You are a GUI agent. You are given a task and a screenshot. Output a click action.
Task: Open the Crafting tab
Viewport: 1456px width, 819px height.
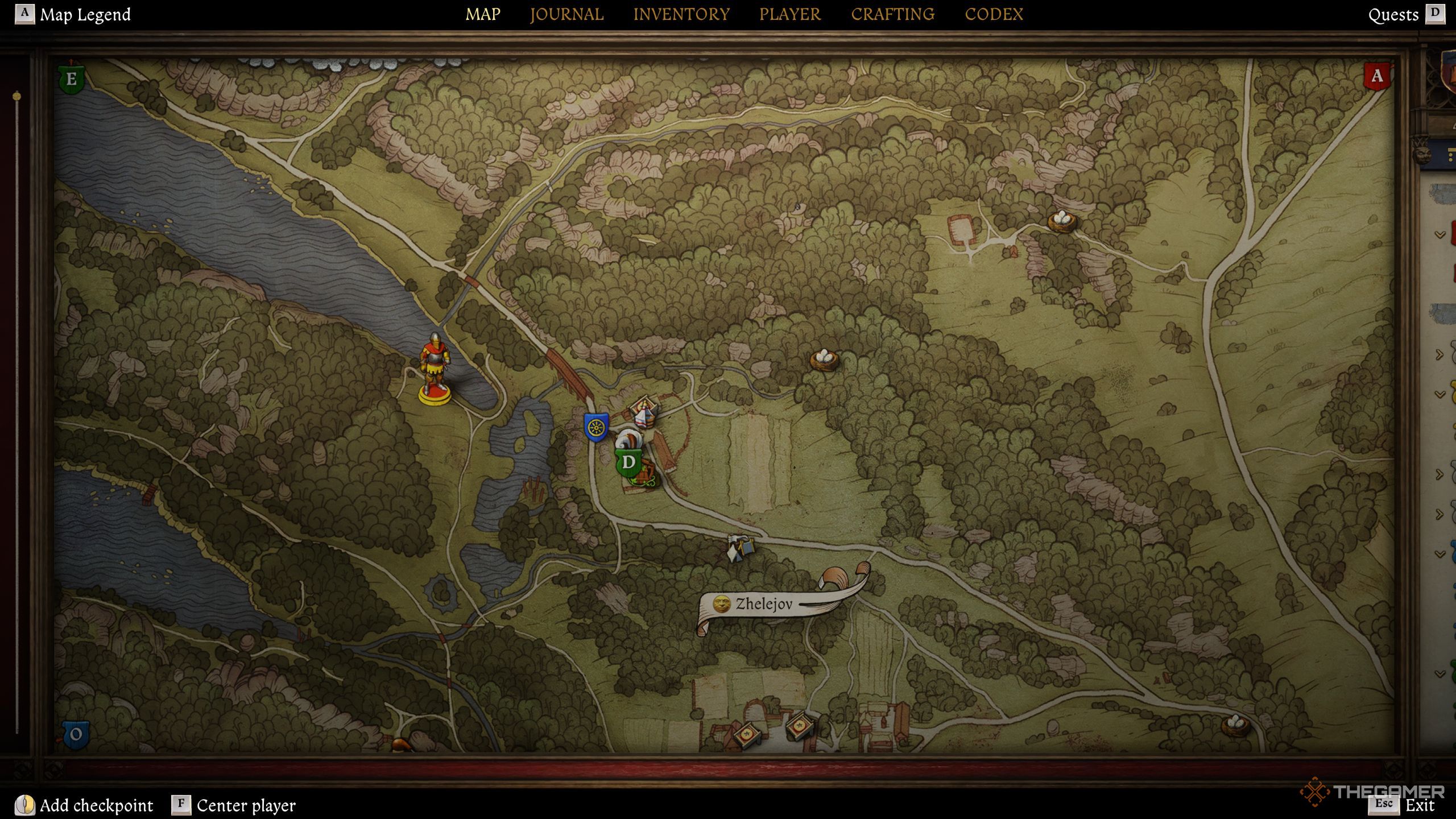pyautogui.click(x=892, y=14)
